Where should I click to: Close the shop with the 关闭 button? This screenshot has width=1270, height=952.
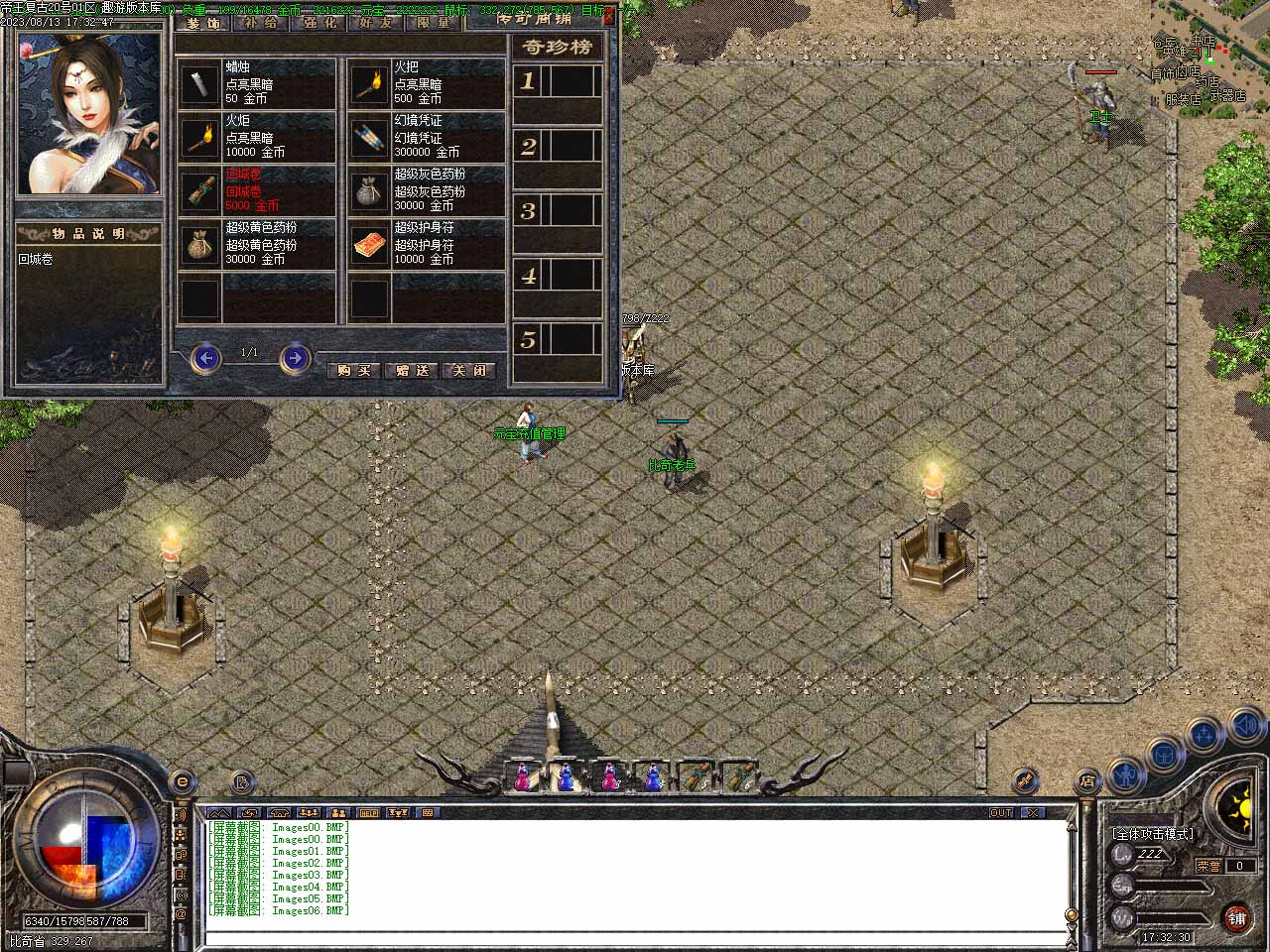click(468, 370)
